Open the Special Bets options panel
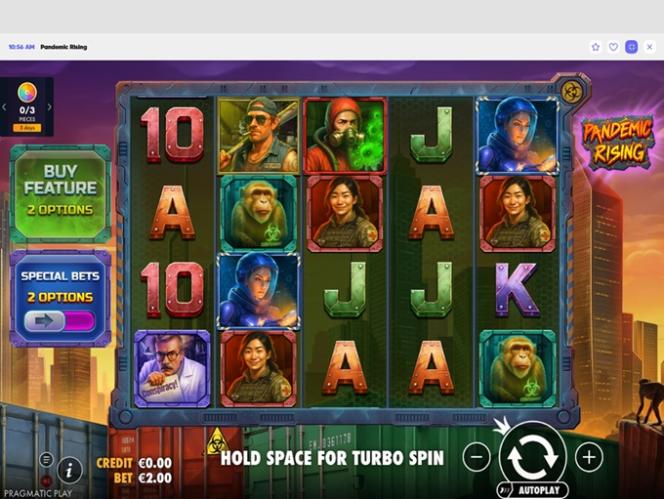664x499 pixels. point(60,285)
